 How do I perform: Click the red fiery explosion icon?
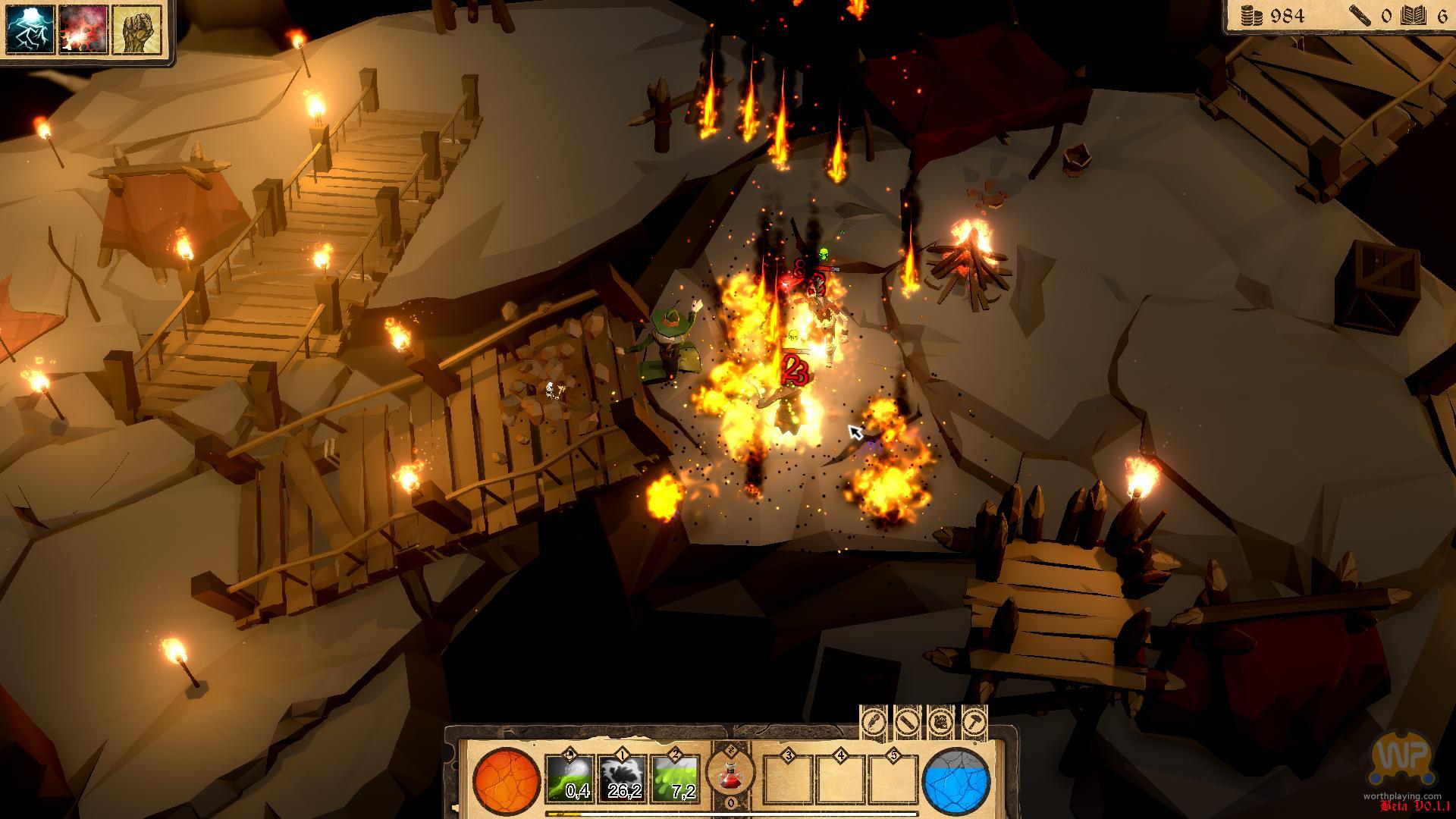point(83,30)
